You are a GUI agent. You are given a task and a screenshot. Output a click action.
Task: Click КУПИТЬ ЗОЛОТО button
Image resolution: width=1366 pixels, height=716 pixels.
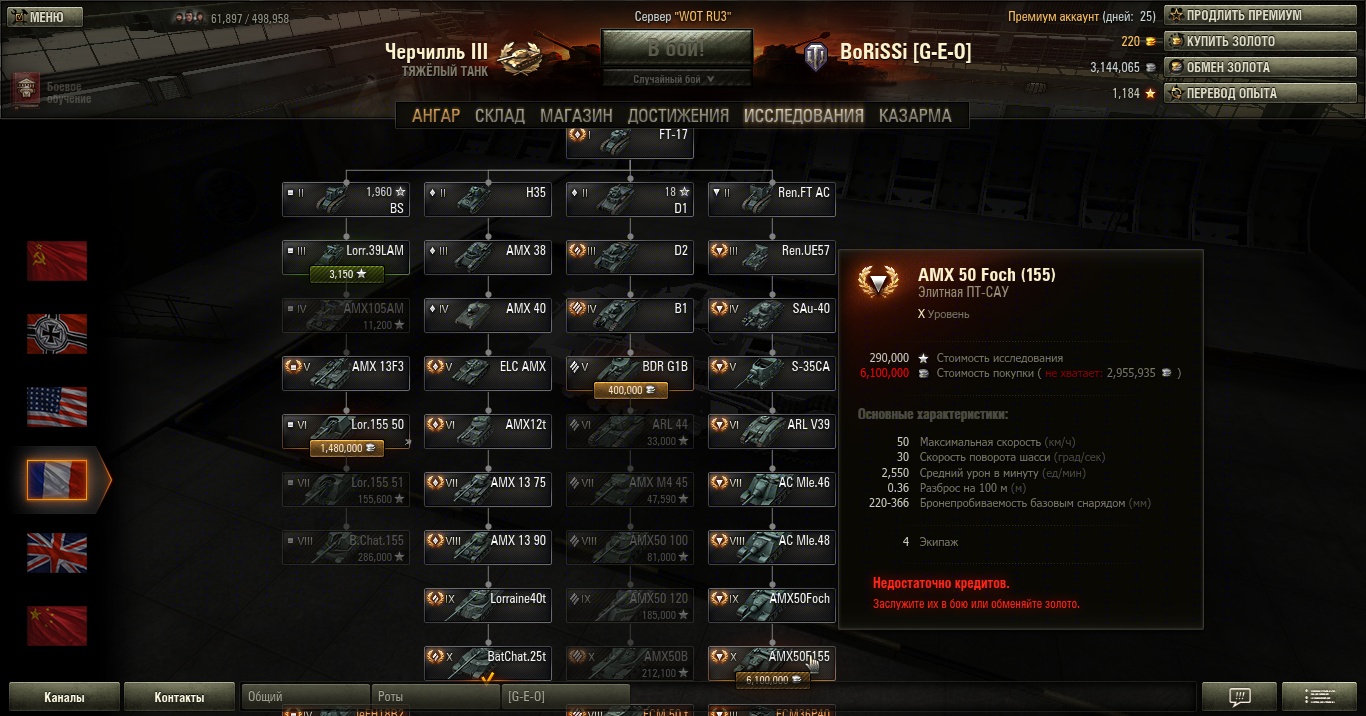coord(1261,42)
